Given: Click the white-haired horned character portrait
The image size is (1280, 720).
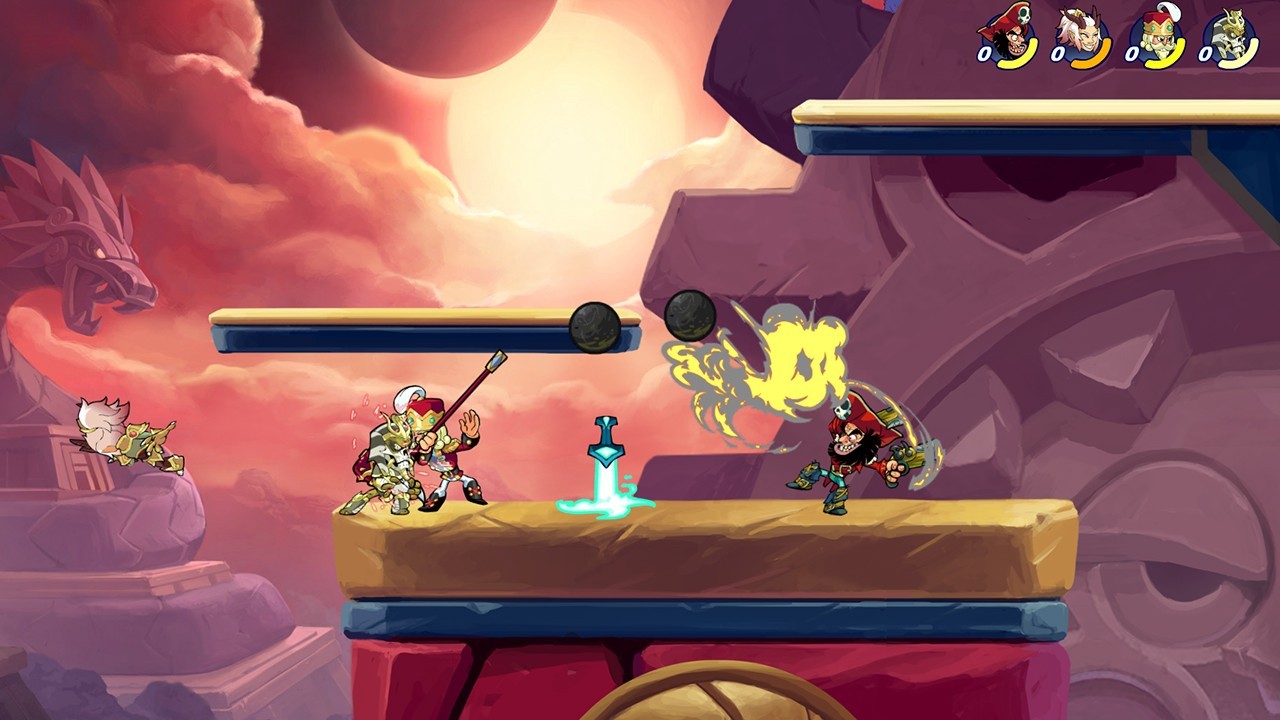Looking at the screenshot, I should coord(1087,38).
